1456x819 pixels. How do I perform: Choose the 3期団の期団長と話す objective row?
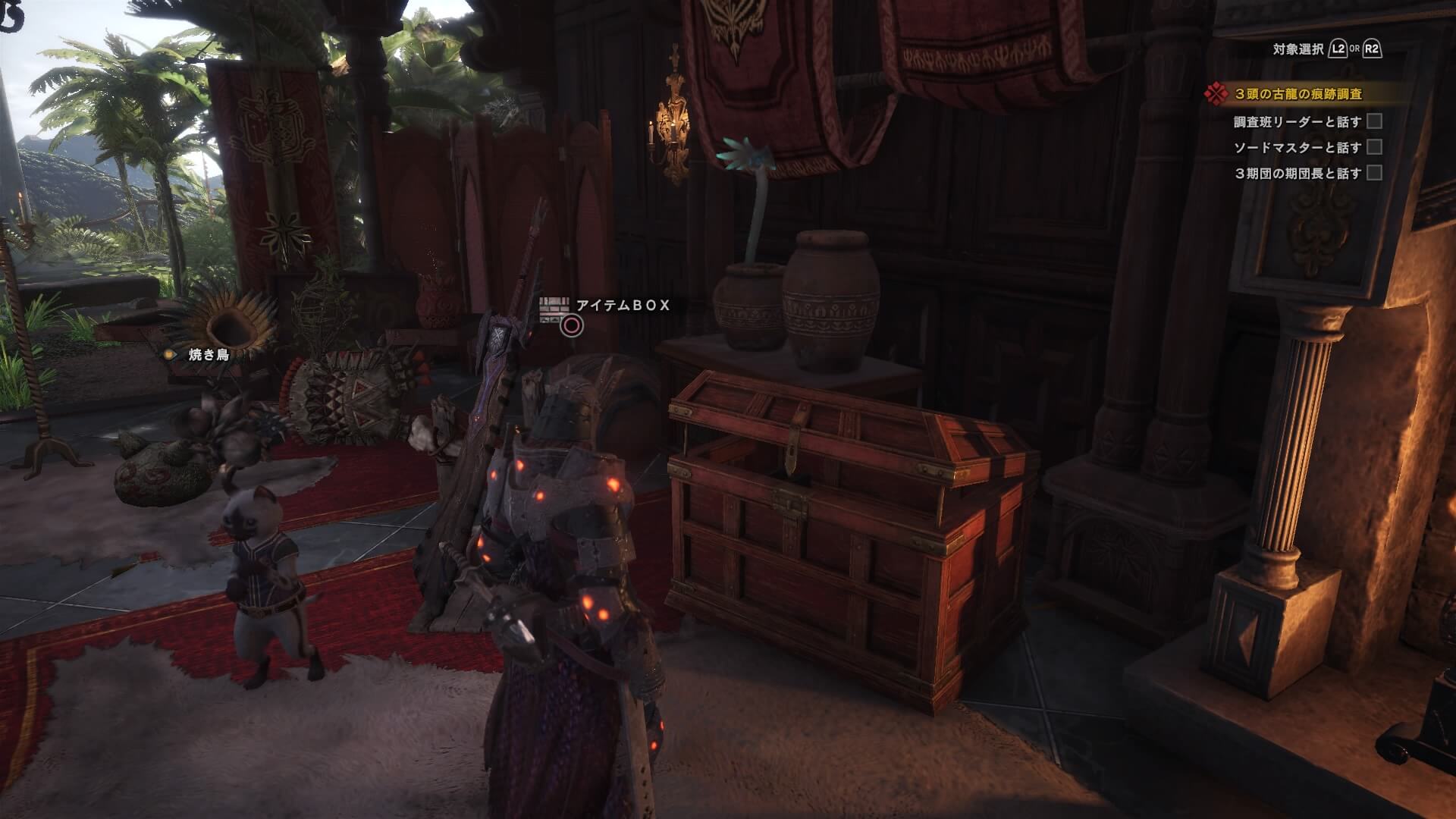tap(1297, 173)
